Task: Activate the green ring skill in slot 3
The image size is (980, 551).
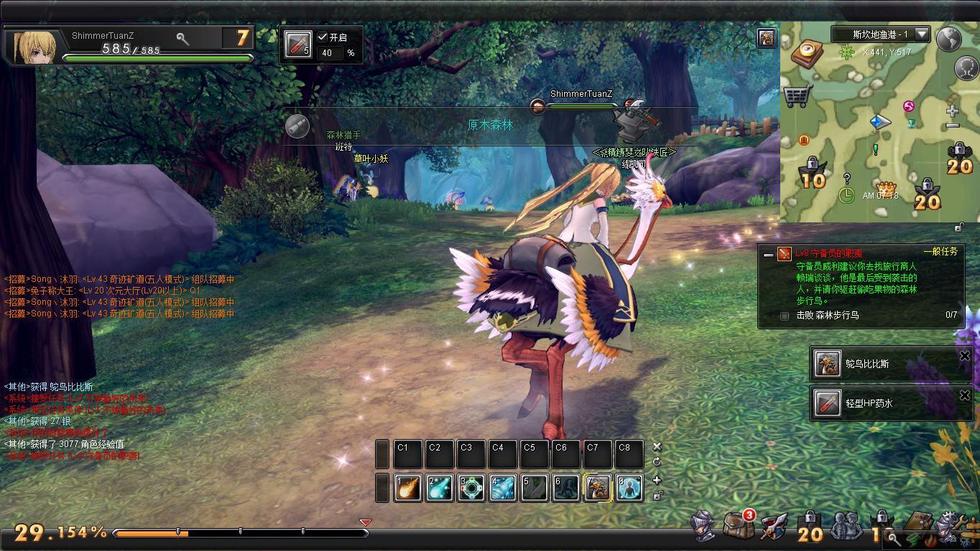Action: 471,487
